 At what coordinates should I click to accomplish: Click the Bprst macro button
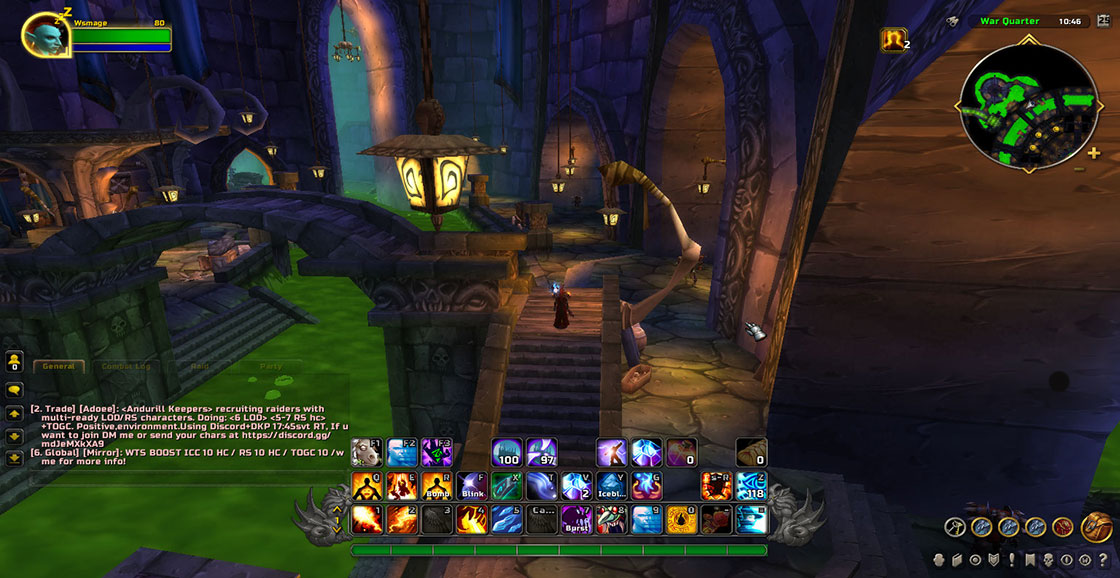click(x=576, y=519)
